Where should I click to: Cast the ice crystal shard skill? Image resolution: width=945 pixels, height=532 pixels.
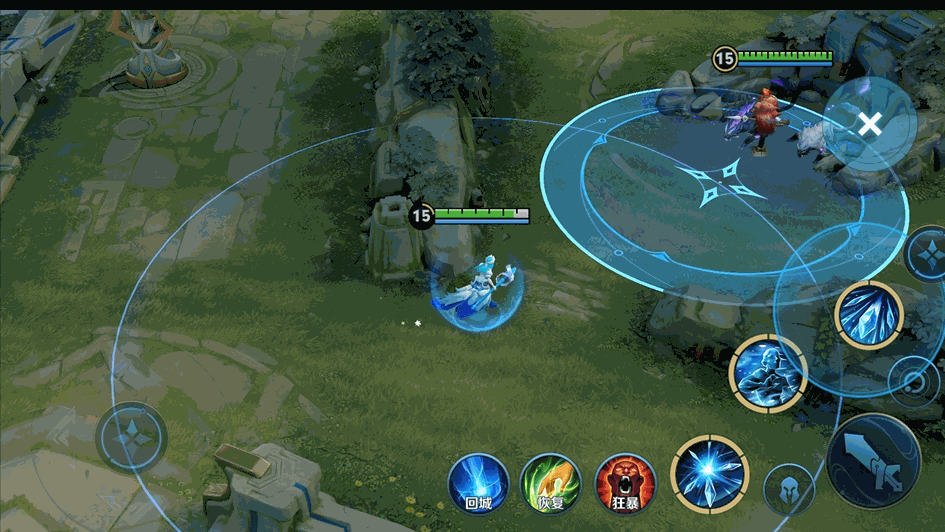pyautogui.click(x=869, y=315)
